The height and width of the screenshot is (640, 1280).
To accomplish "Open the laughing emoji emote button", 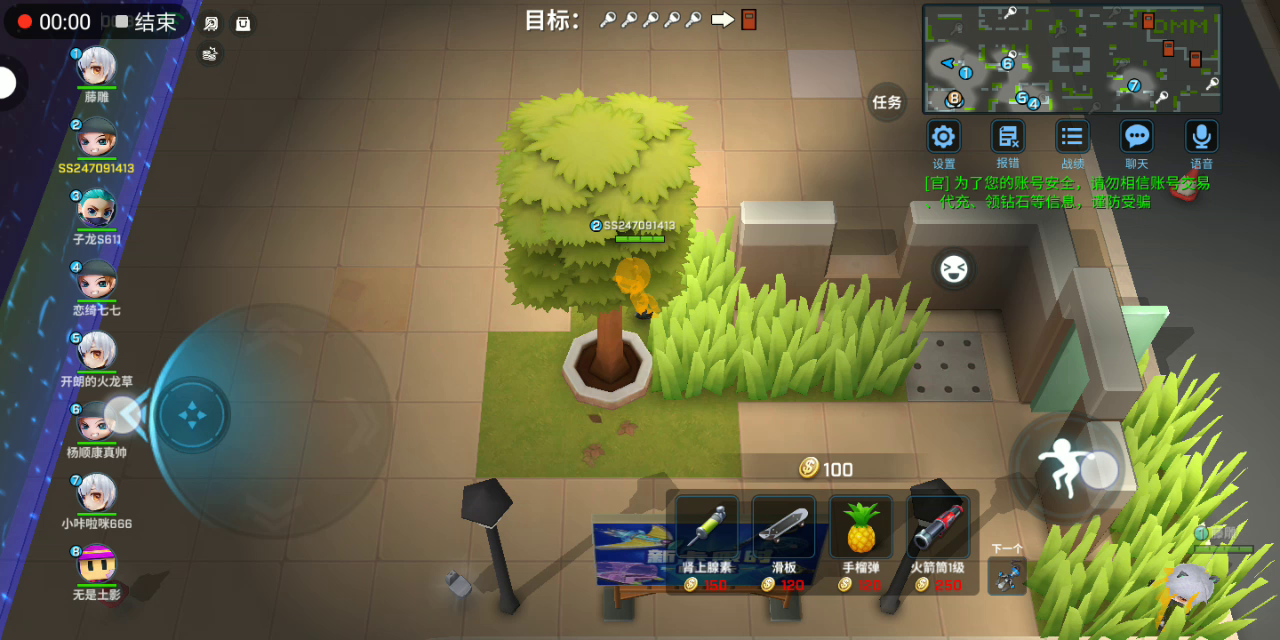I will point(954,269).
